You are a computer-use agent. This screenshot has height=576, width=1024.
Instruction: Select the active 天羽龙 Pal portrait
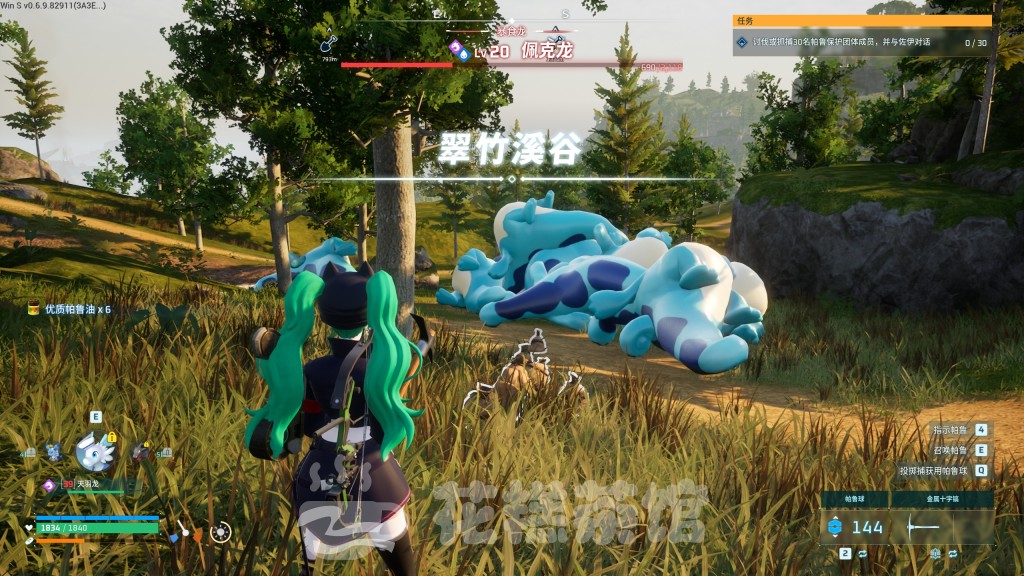96,451
